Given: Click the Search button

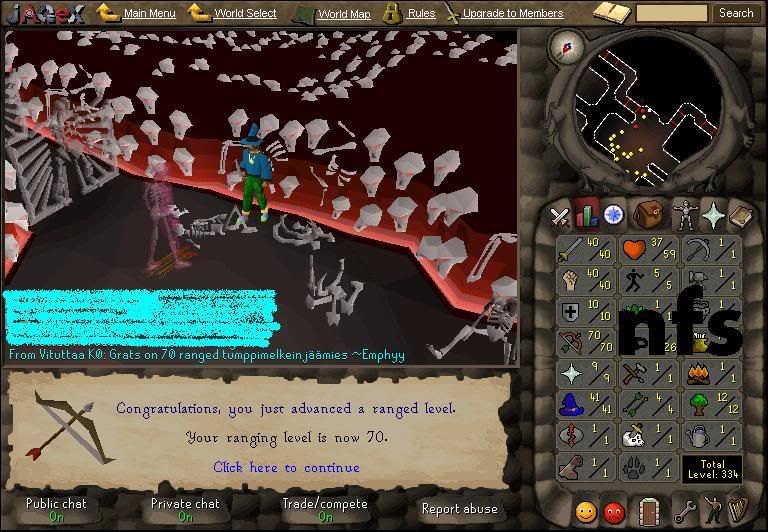Looking at the screenshot, I should click(736, 13).
